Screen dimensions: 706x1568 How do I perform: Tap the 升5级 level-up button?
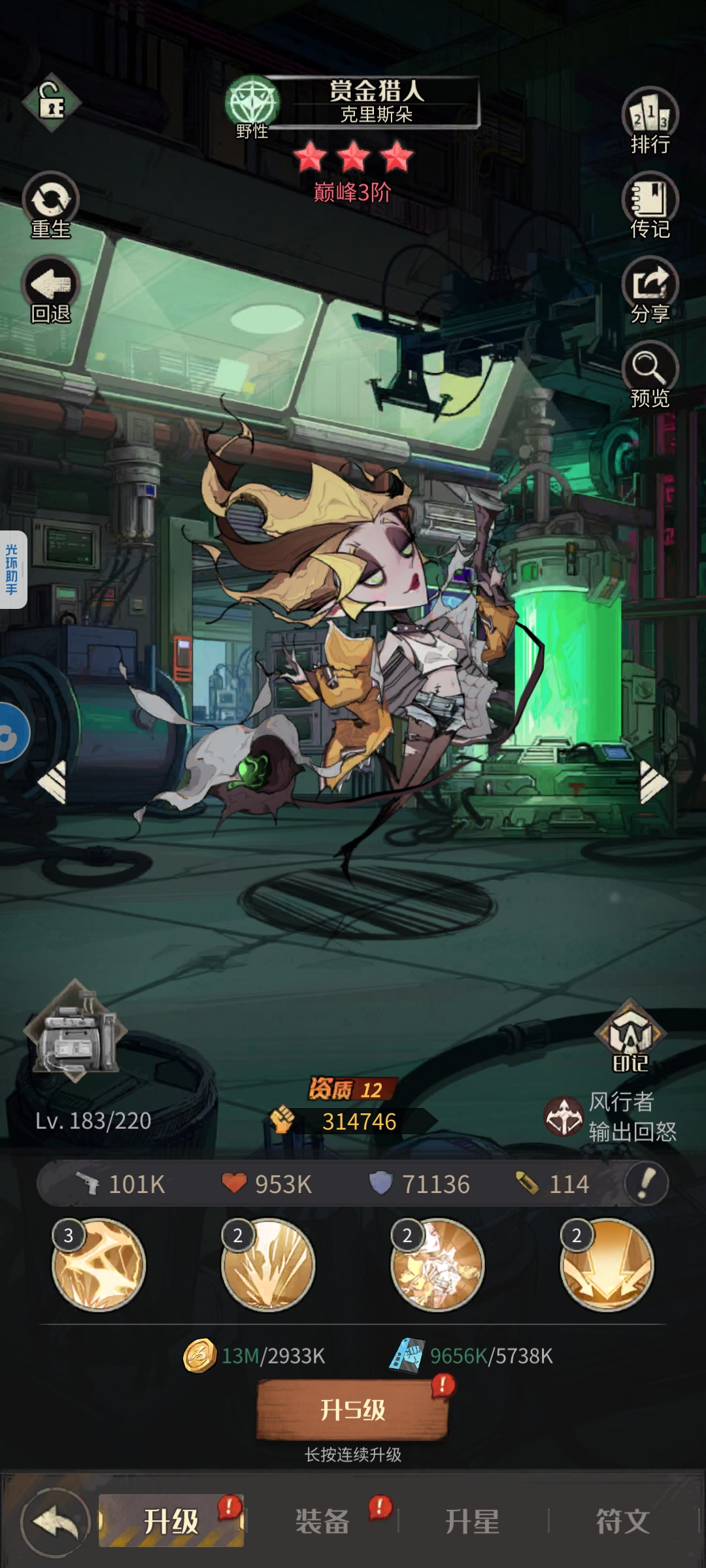[352, 1409]
